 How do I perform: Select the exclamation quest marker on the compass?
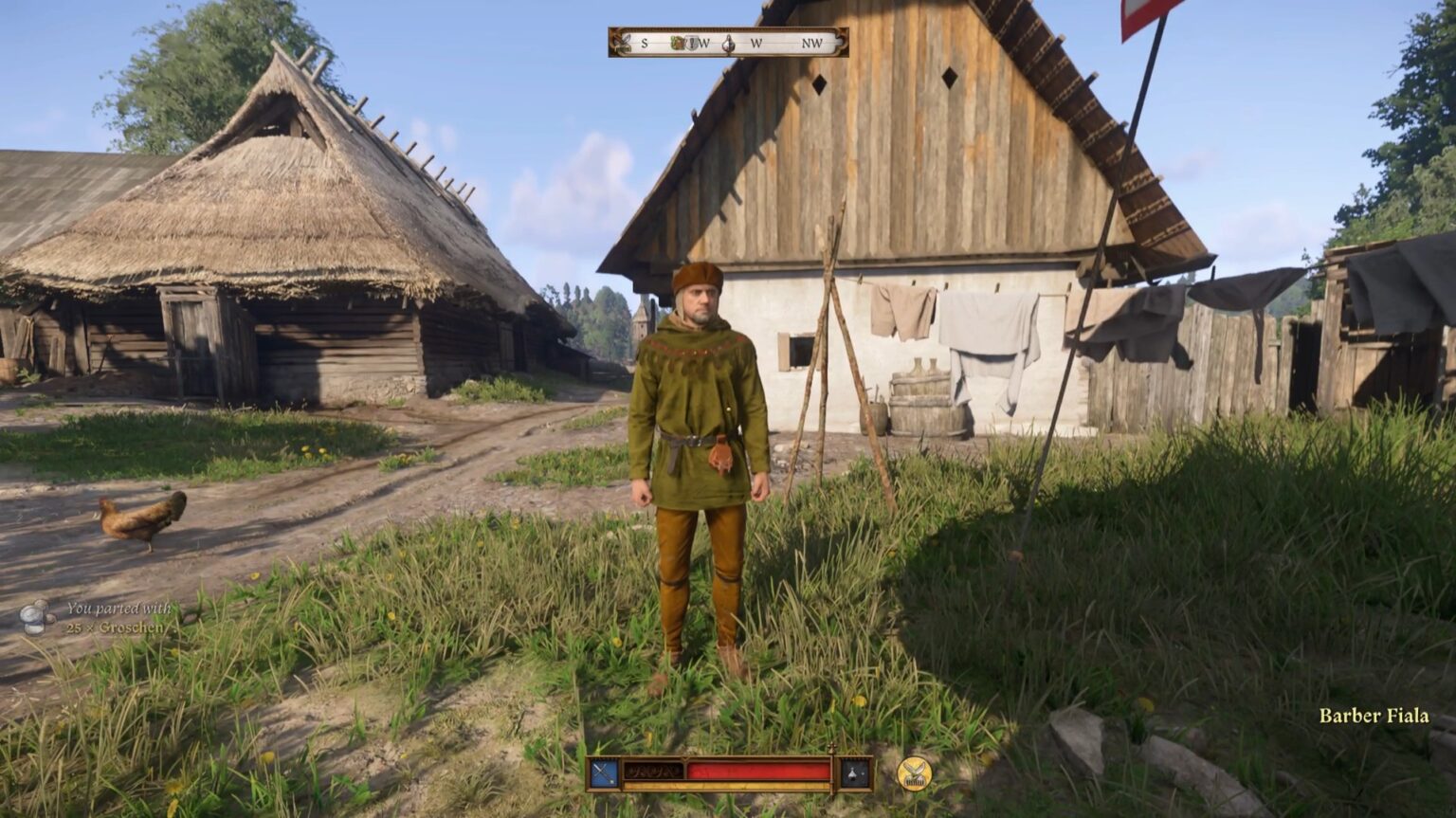click(691, 42)
